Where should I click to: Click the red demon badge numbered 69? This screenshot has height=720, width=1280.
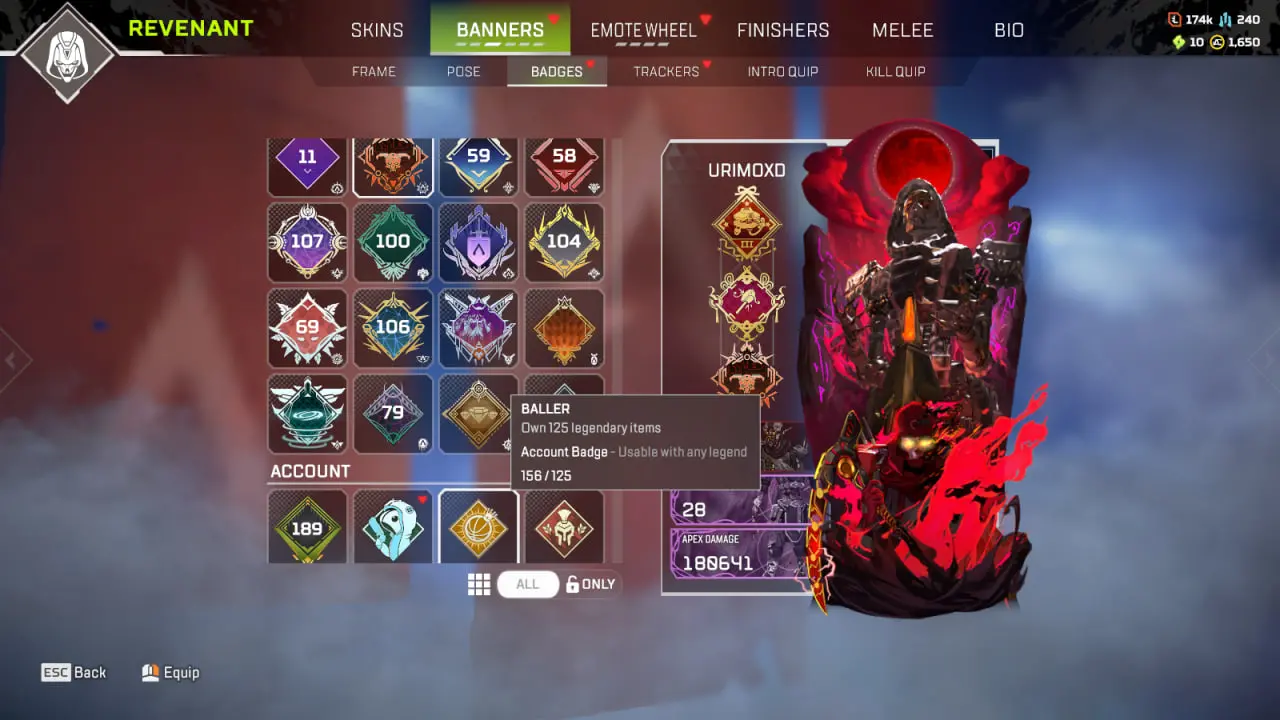(x=307, y=326)
